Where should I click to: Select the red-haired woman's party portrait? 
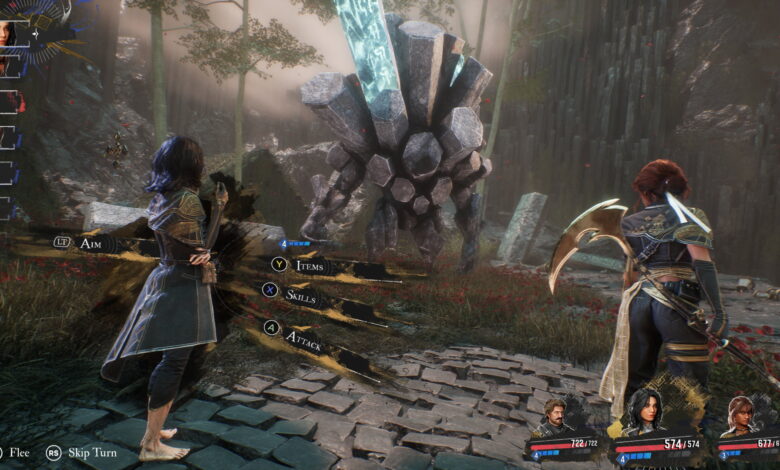point(741,413)
